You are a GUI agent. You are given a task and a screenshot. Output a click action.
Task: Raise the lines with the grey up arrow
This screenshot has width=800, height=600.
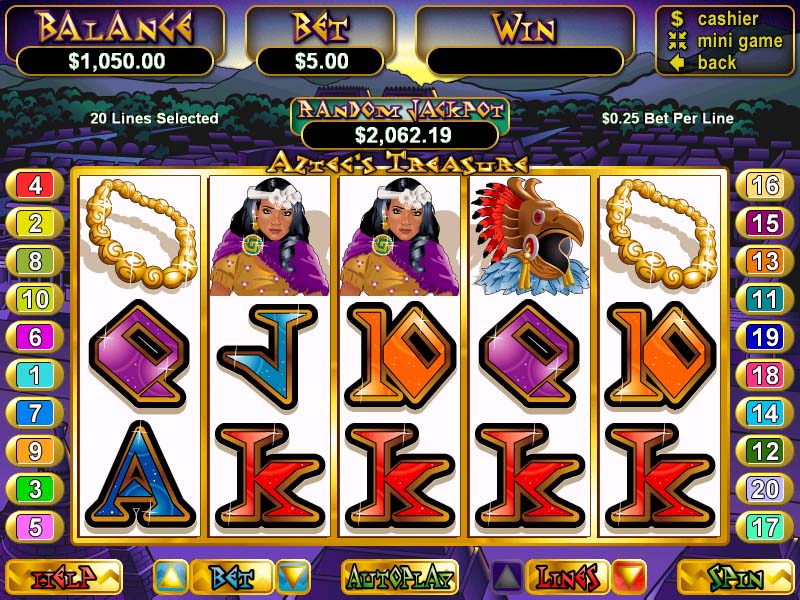pos(506,577)
